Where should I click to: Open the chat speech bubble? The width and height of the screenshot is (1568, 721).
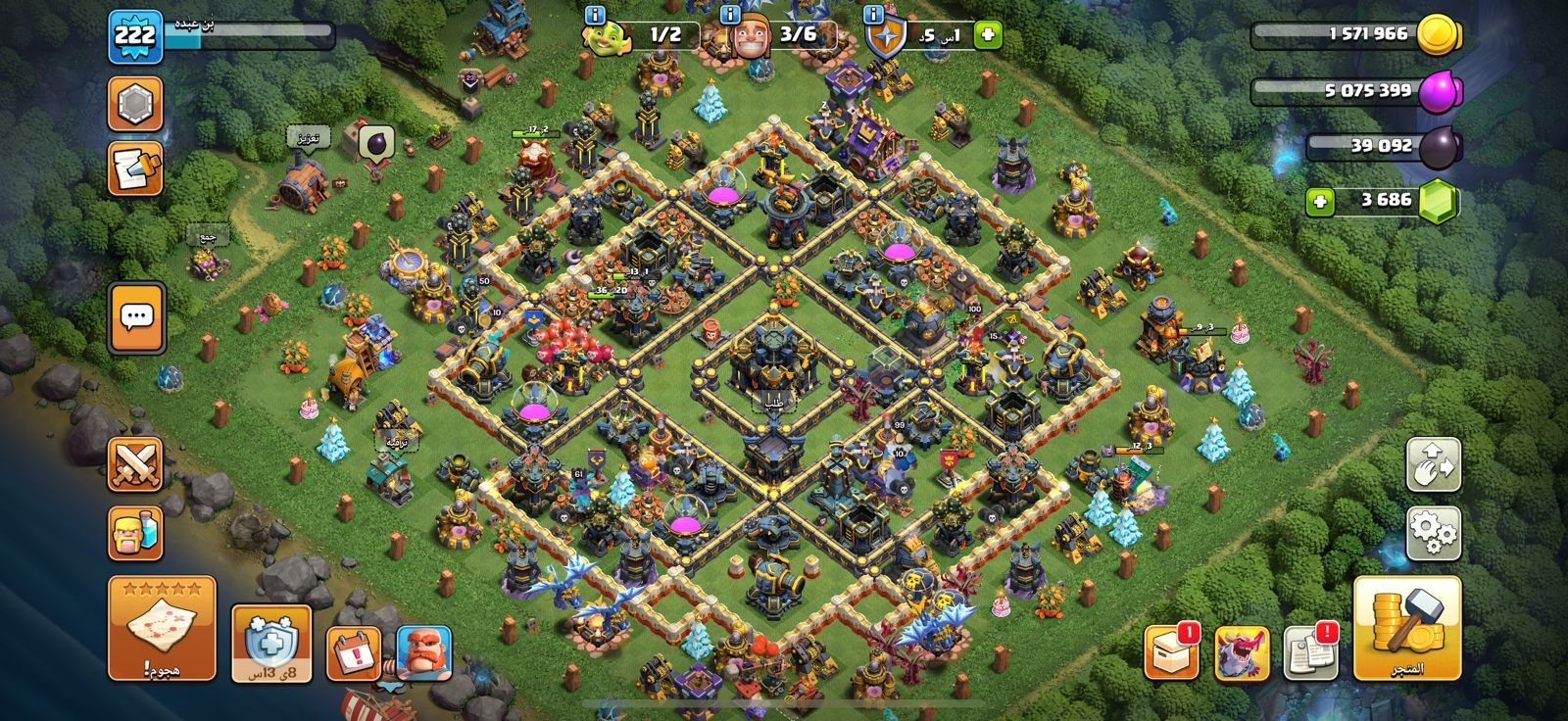(x=136, y=317)
